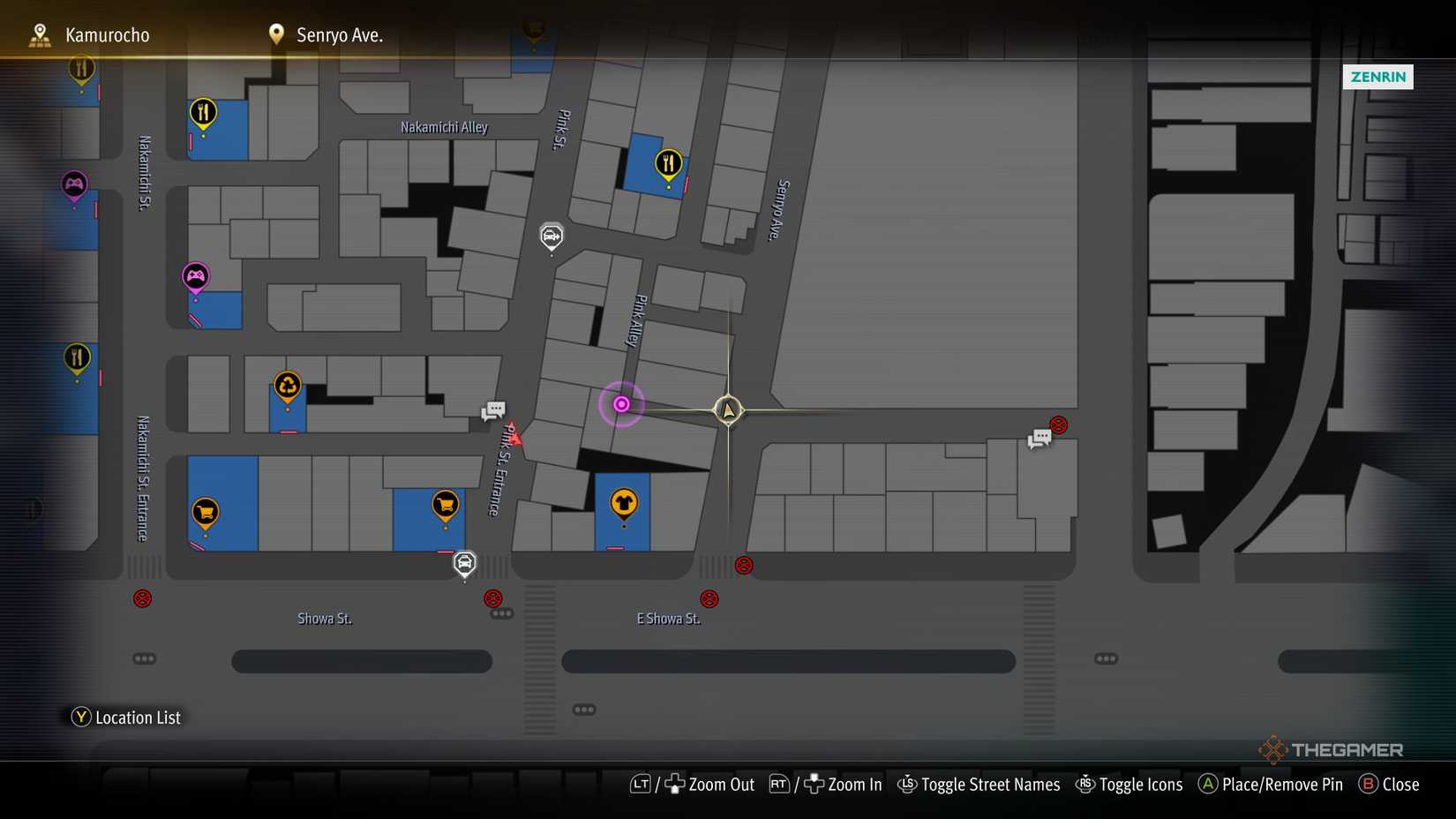This screenshot has width=1456, height=819.
Task: Click the red no-entry icon on E Showa St.
Action: [x=709, y=597]
